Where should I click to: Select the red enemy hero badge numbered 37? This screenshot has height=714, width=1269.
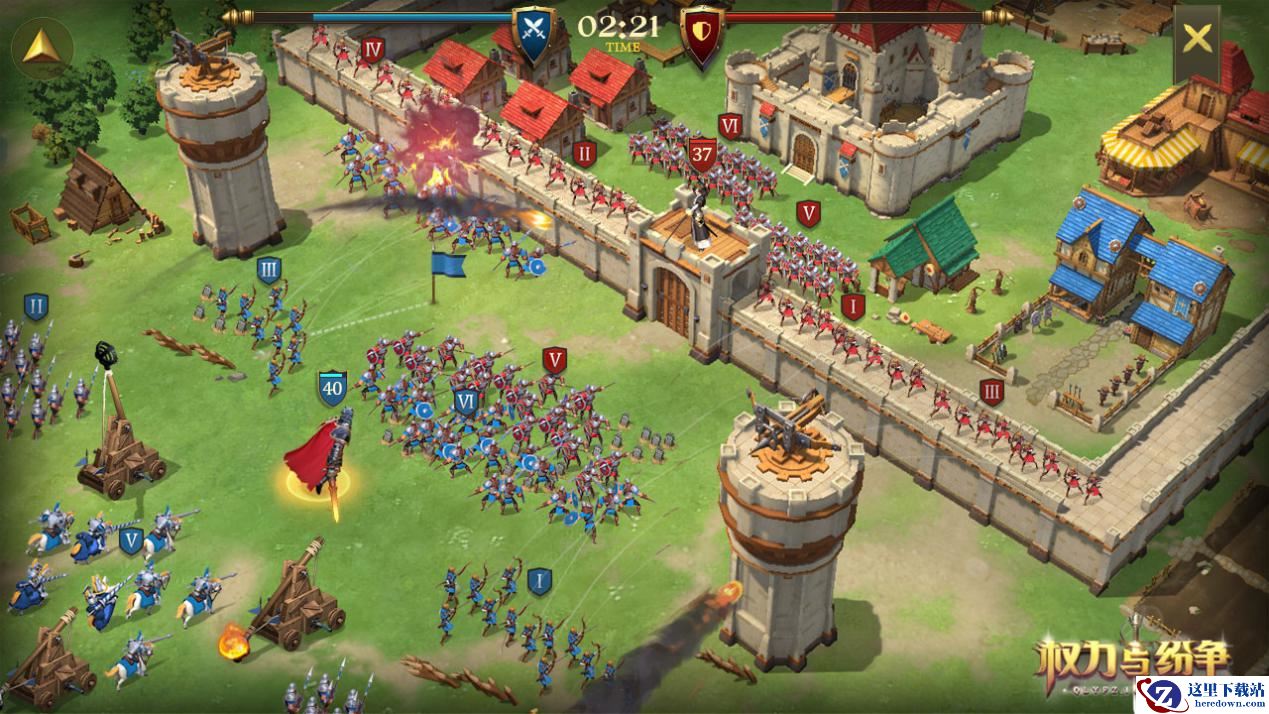click(x=702, y=154)
